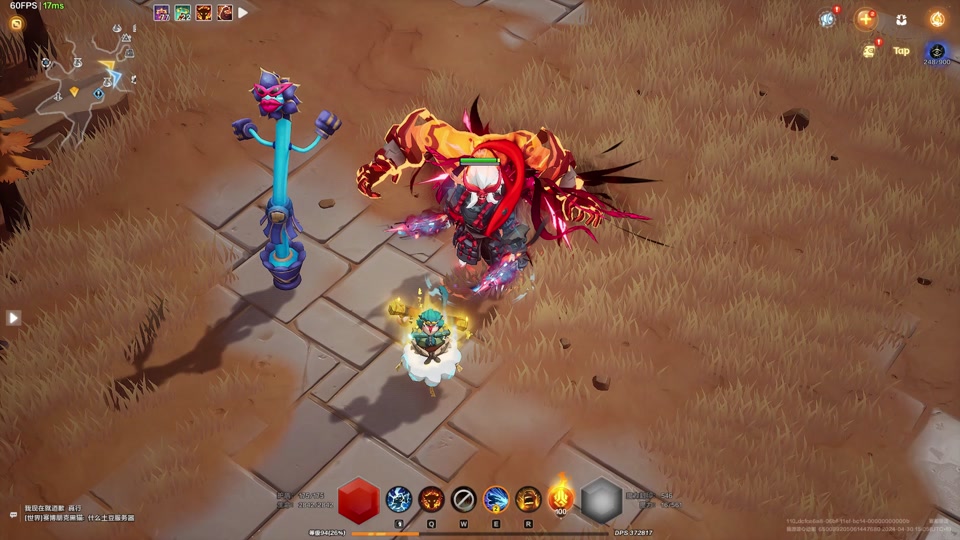Select the purple buff icon showing 77
This screenshot has height=540, width=960.
161,13
